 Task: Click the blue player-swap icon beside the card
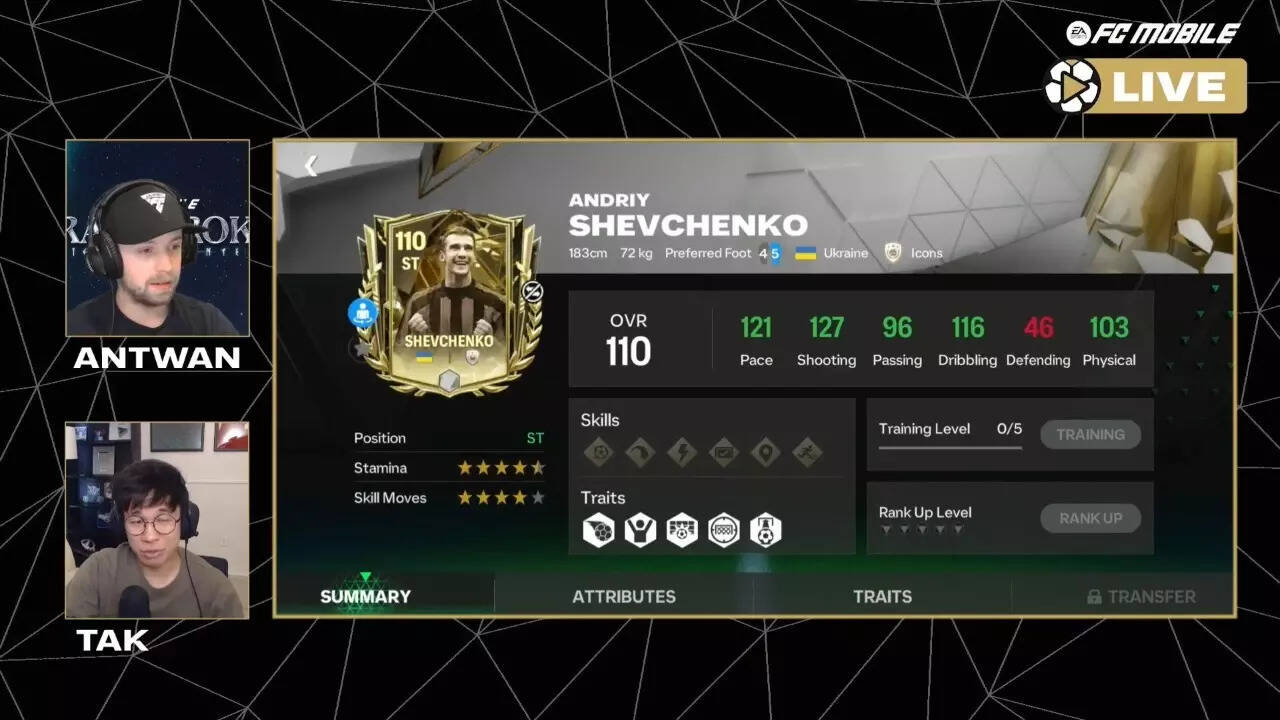click(x=362, y=312)
